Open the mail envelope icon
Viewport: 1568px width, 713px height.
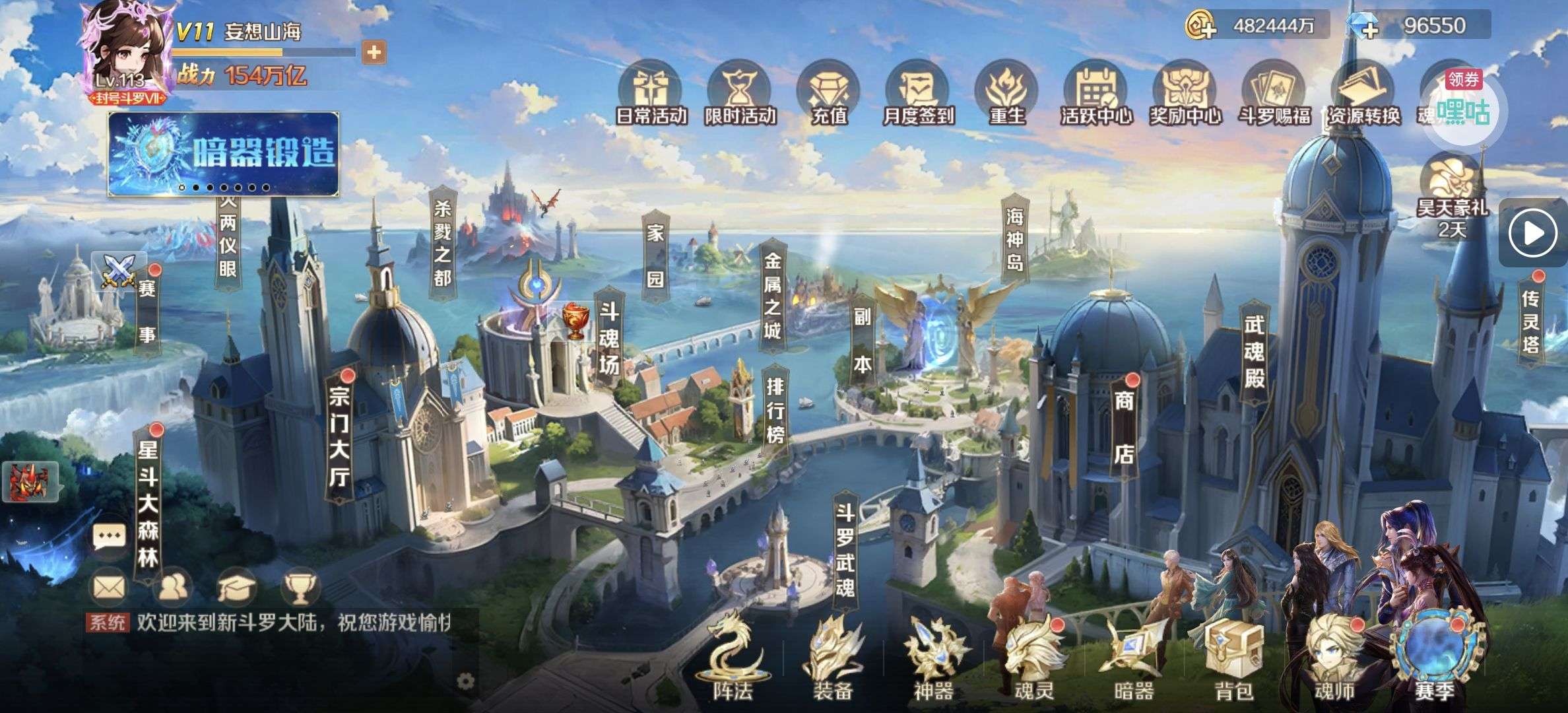pos(109,587)
